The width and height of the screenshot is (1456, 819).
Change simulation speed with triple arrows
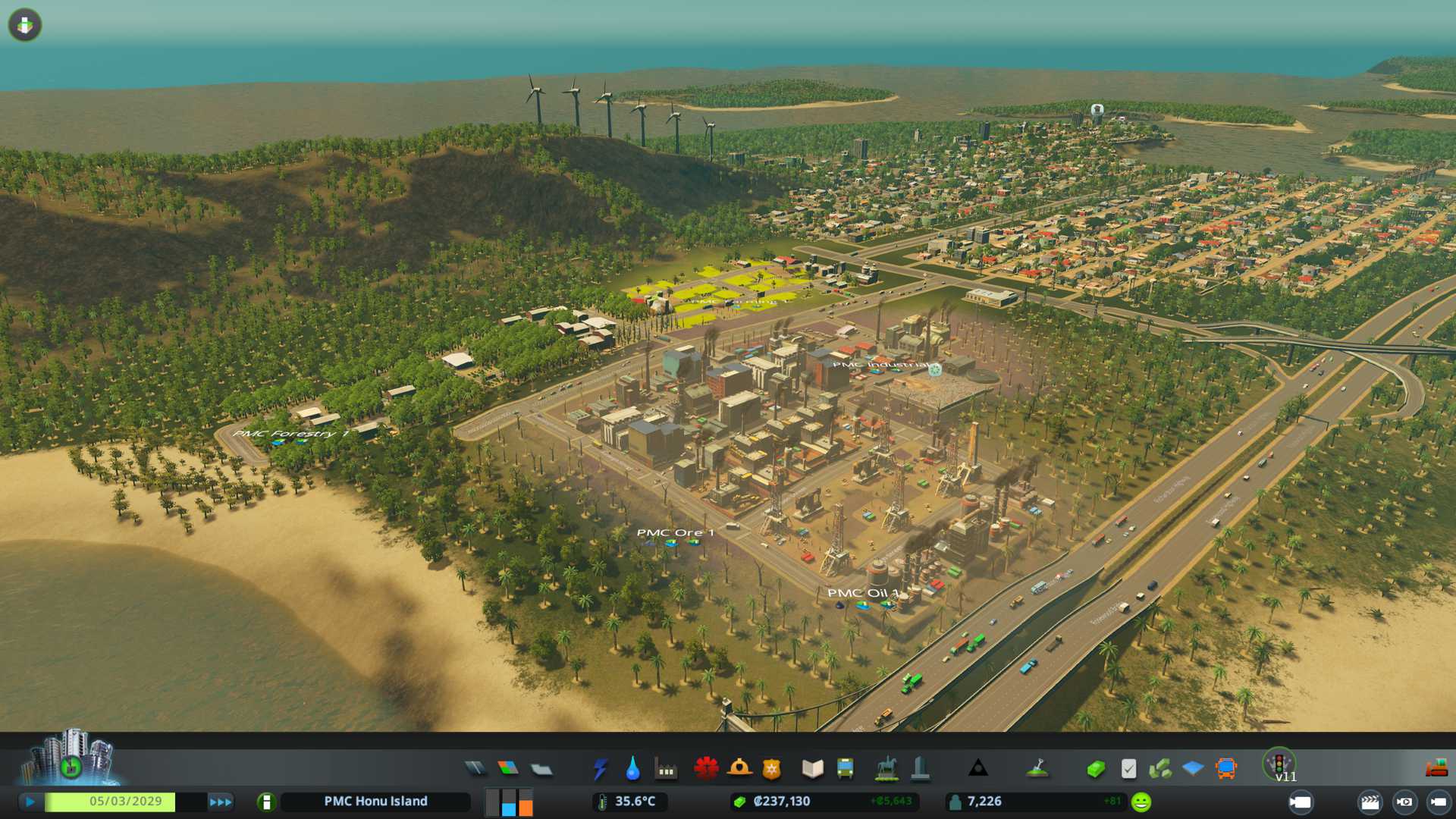[220, 802]
